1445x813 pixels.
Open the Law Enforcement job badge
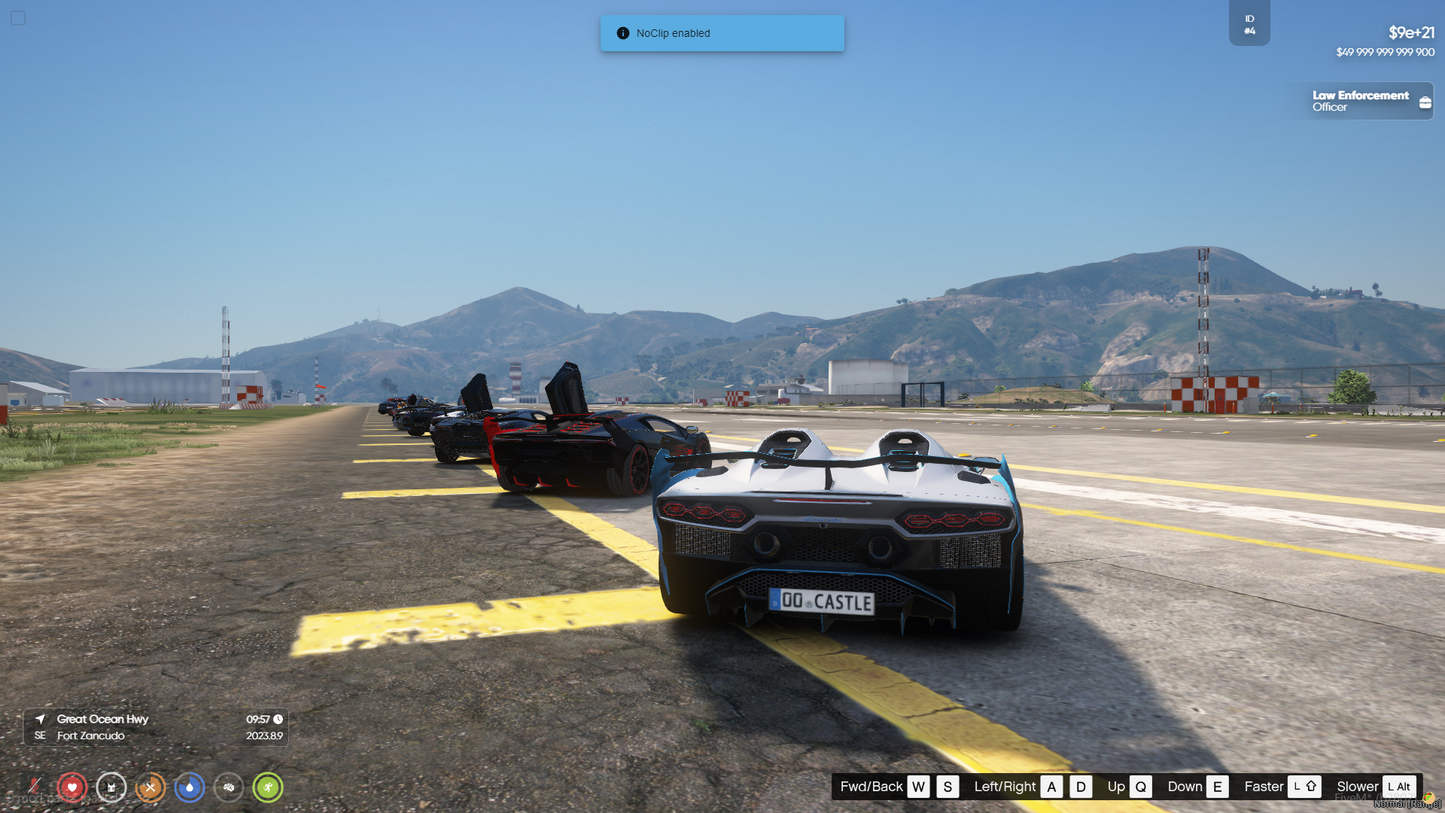[1368, 101]
